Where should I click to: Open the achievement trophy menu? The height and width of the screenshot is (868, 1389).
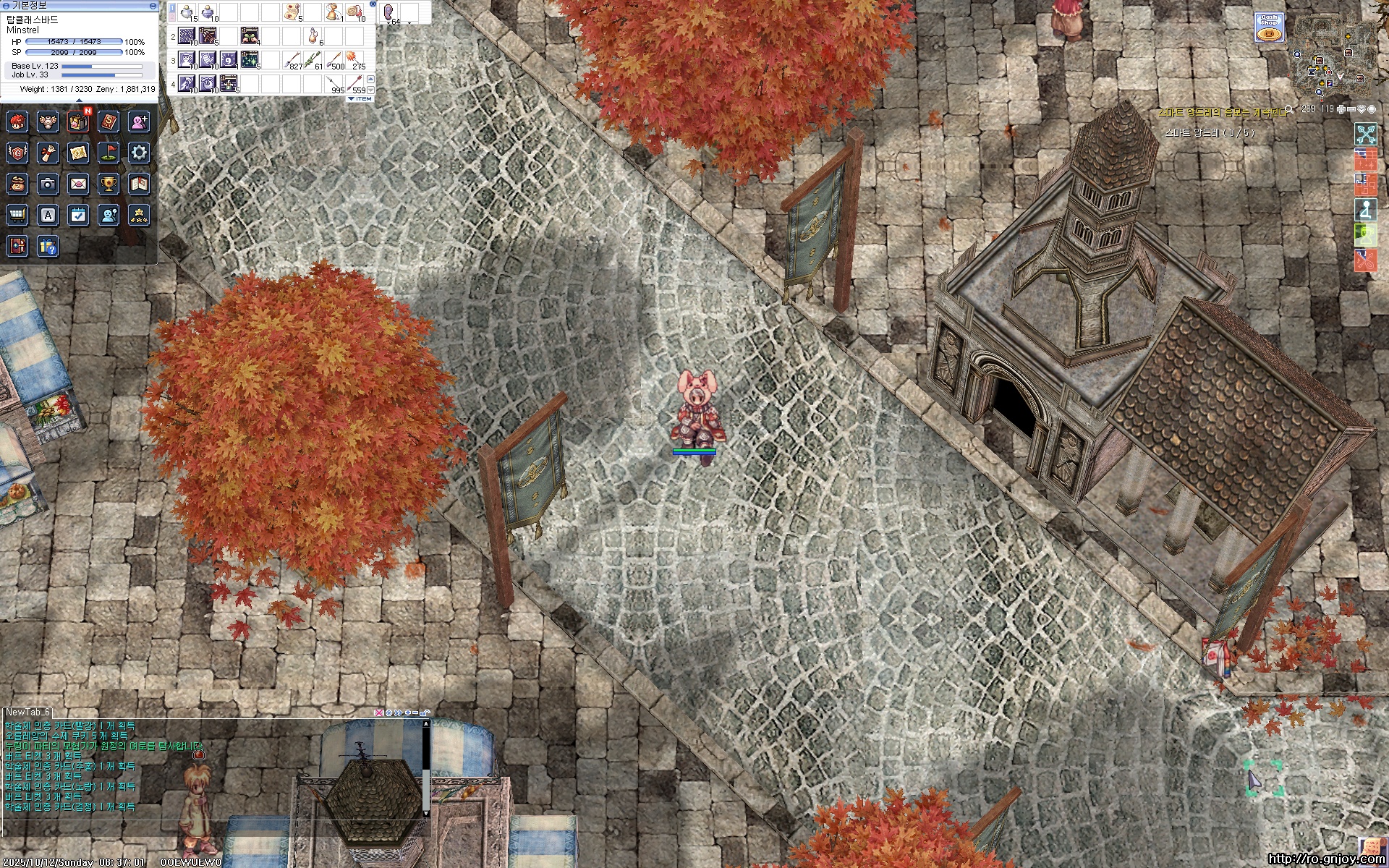coord(109,184)
